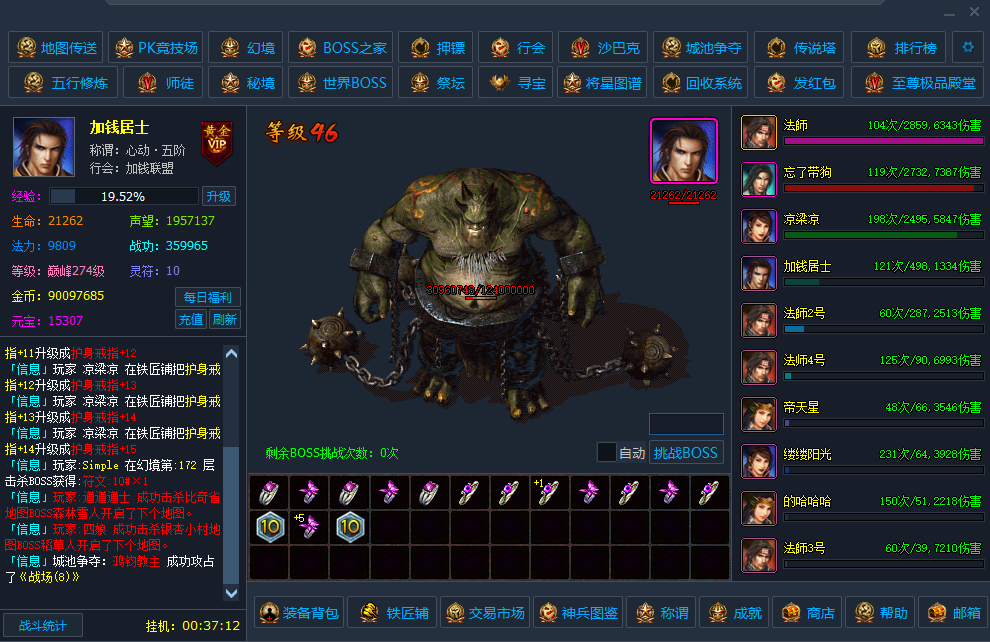Click the 升级 level-up button
Image resolution: width=990 pixels, height=642 pixels.
click(219, 196)
